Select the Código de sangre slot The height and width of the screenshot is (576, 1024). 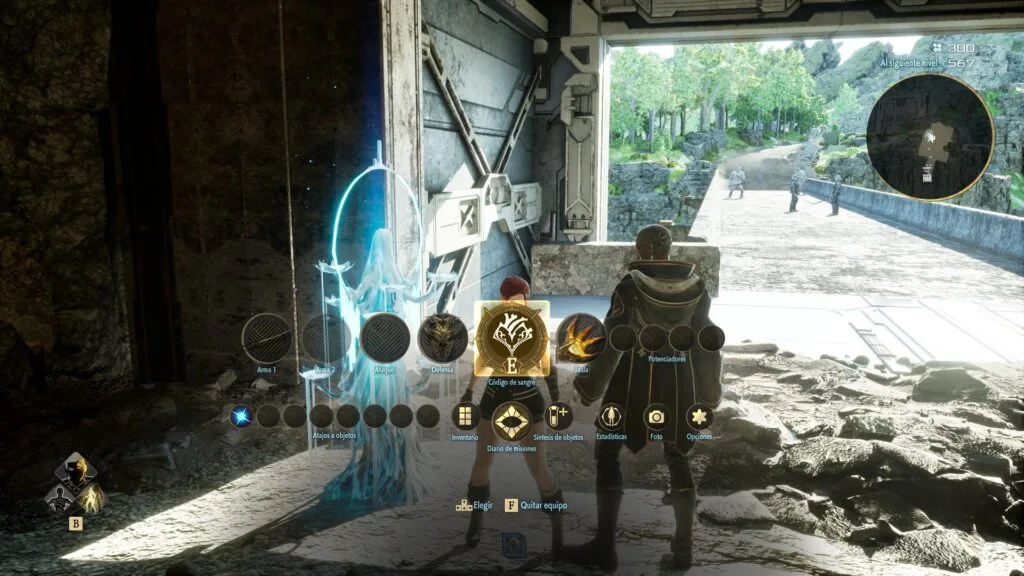(512, 338)
